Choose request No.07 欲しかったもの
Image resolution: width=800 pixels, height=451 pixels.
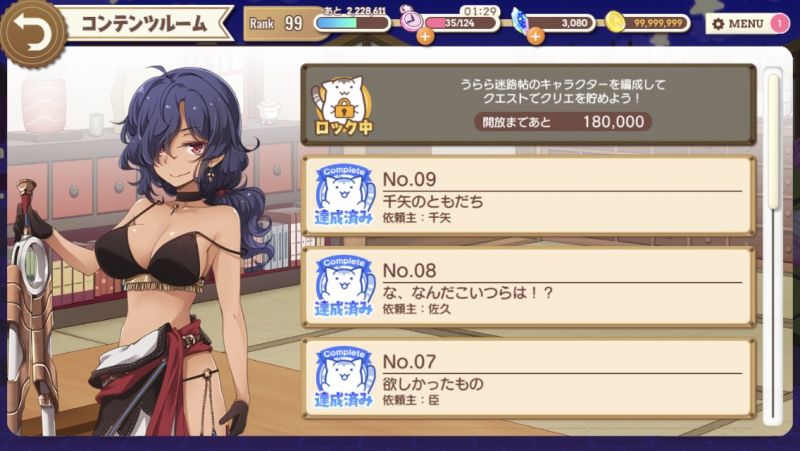(528, 378)
